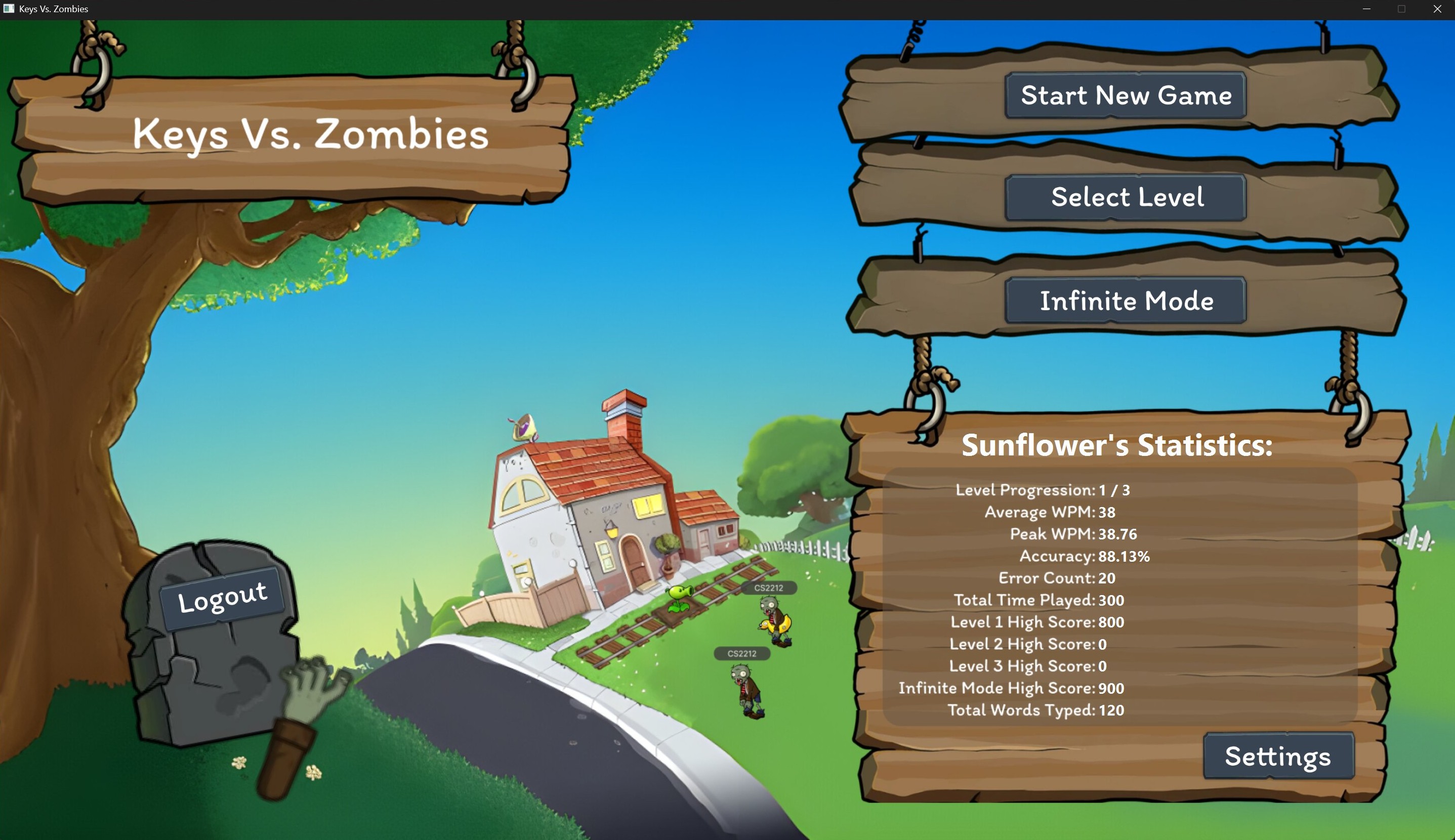Open the Select Level menu

click(1125, 197)
